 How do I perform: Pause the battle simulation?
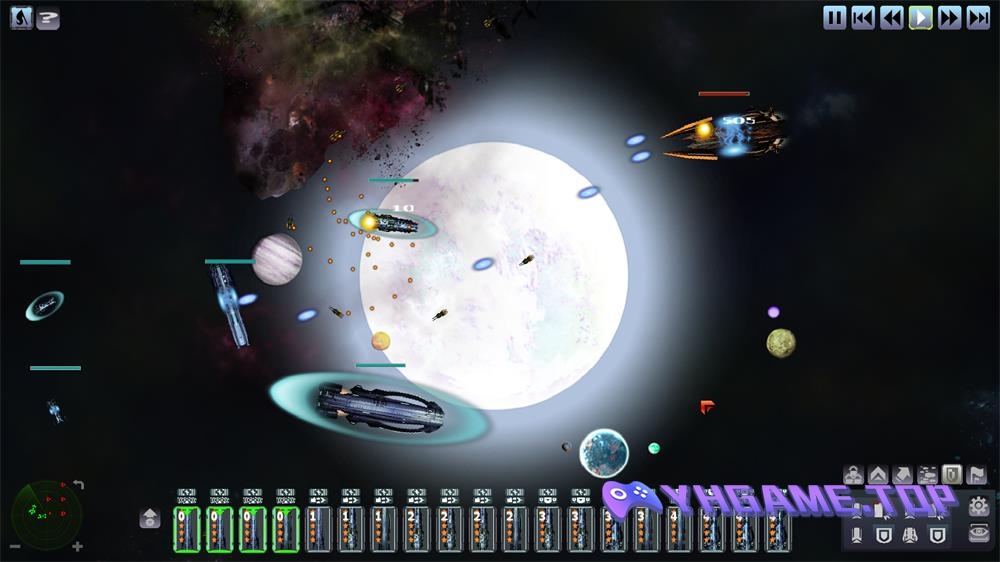tap(835, 17)
